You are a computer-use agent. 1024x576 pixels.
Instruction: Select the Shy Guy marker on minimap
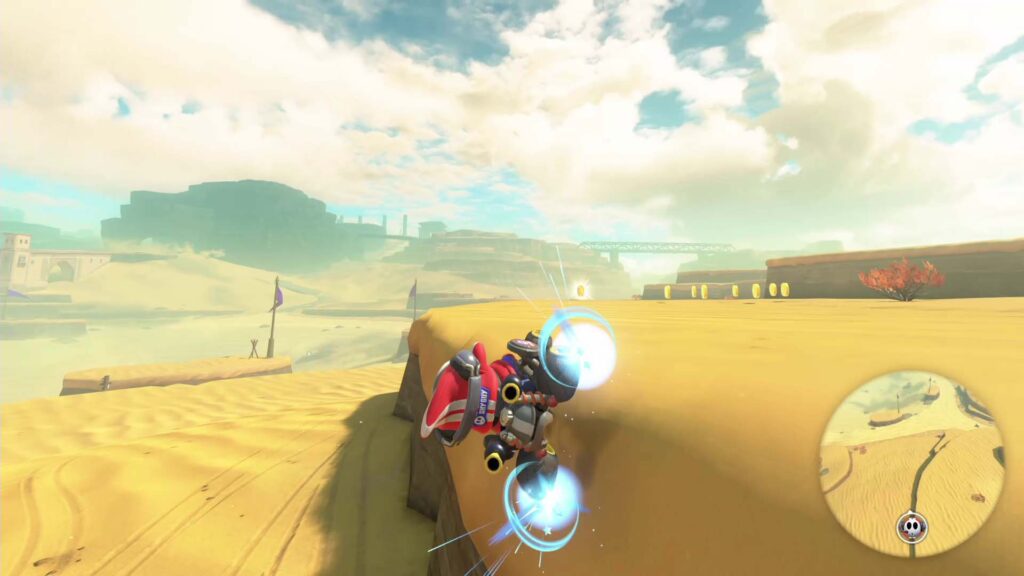(911, 525)
